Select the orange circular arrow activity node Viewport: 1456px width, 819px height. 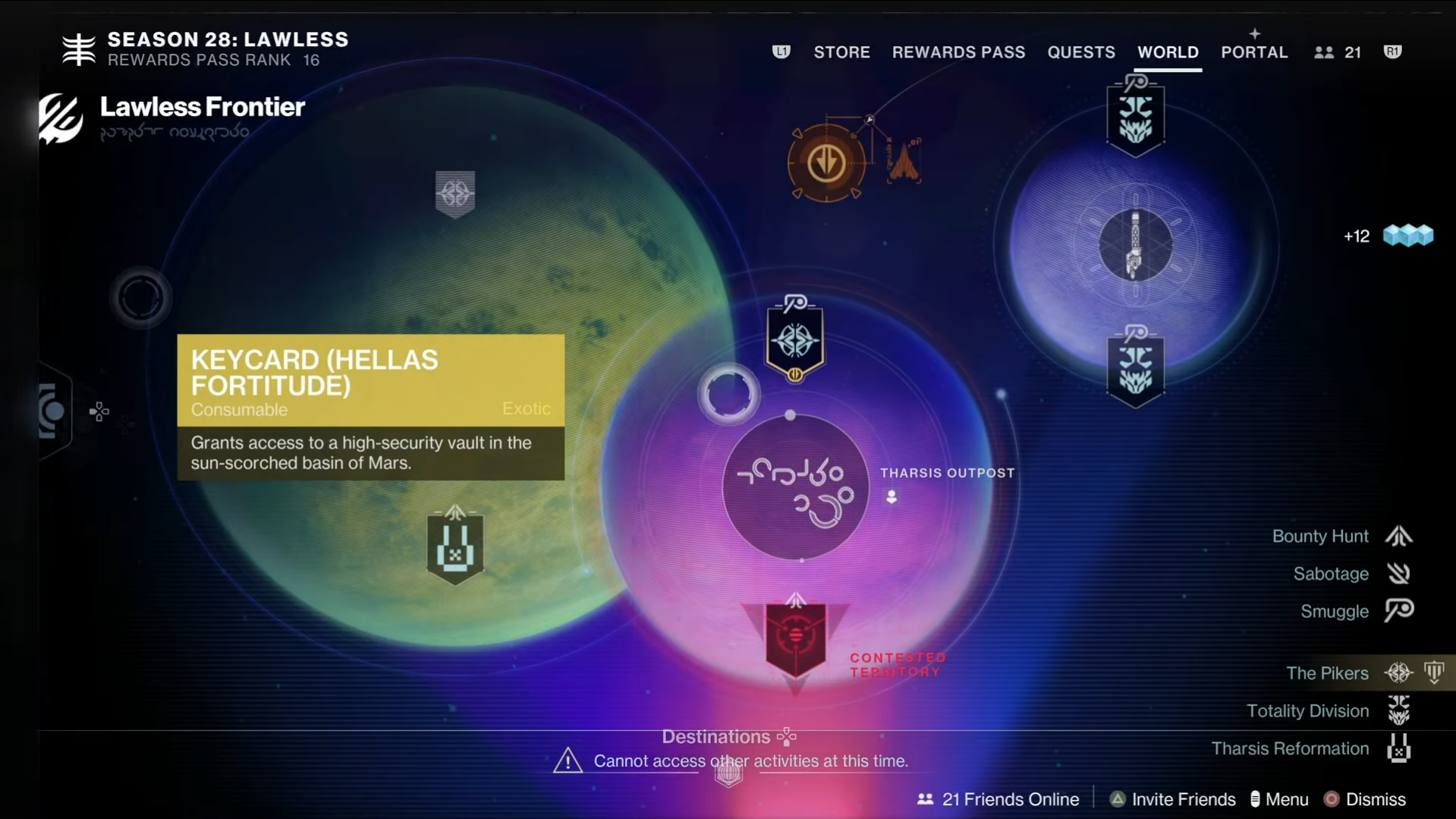click(x=825, y=162)
